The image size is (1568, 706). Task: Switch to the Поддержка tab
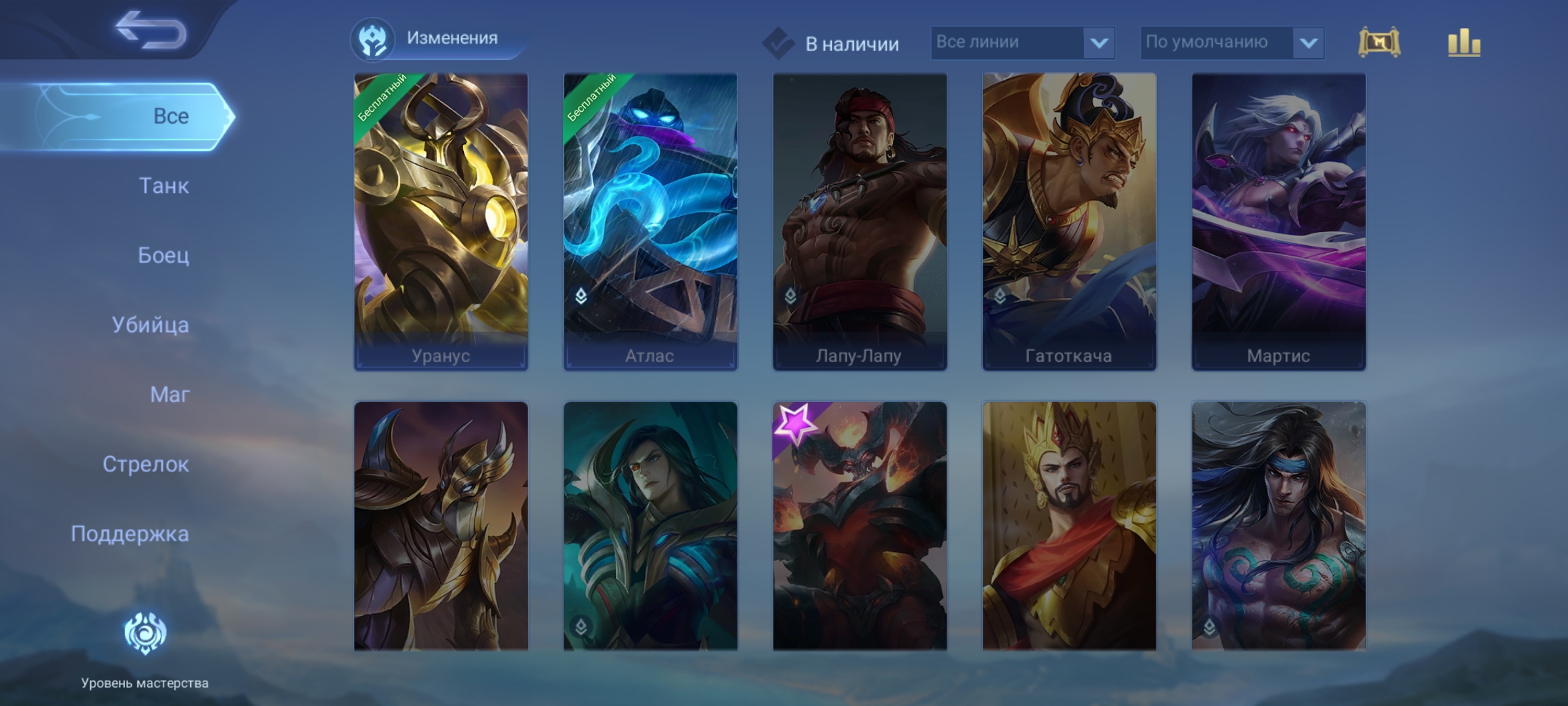point(130,533)
